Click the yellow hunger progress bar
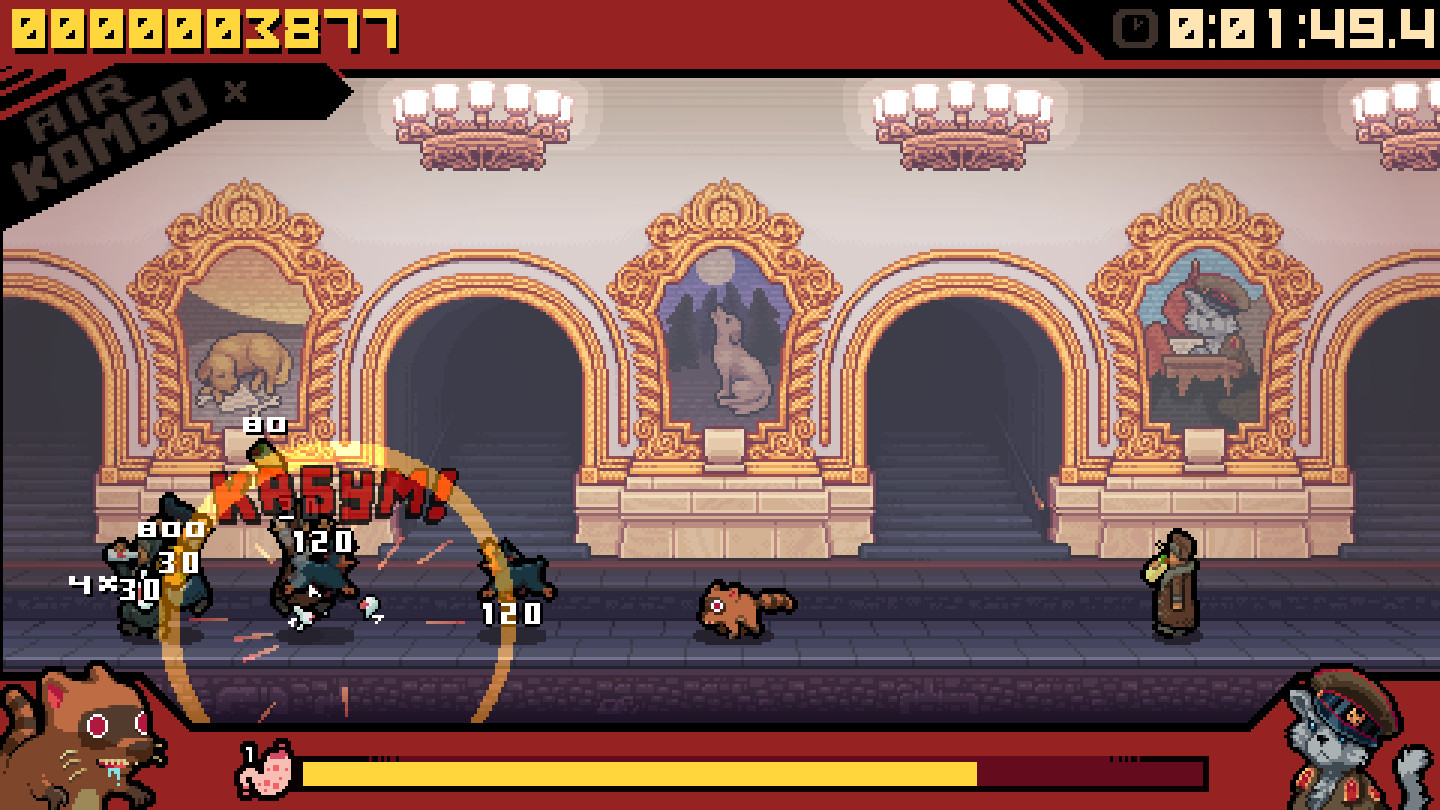Viewport: 1440px width, 810px height. coord(640,772)
